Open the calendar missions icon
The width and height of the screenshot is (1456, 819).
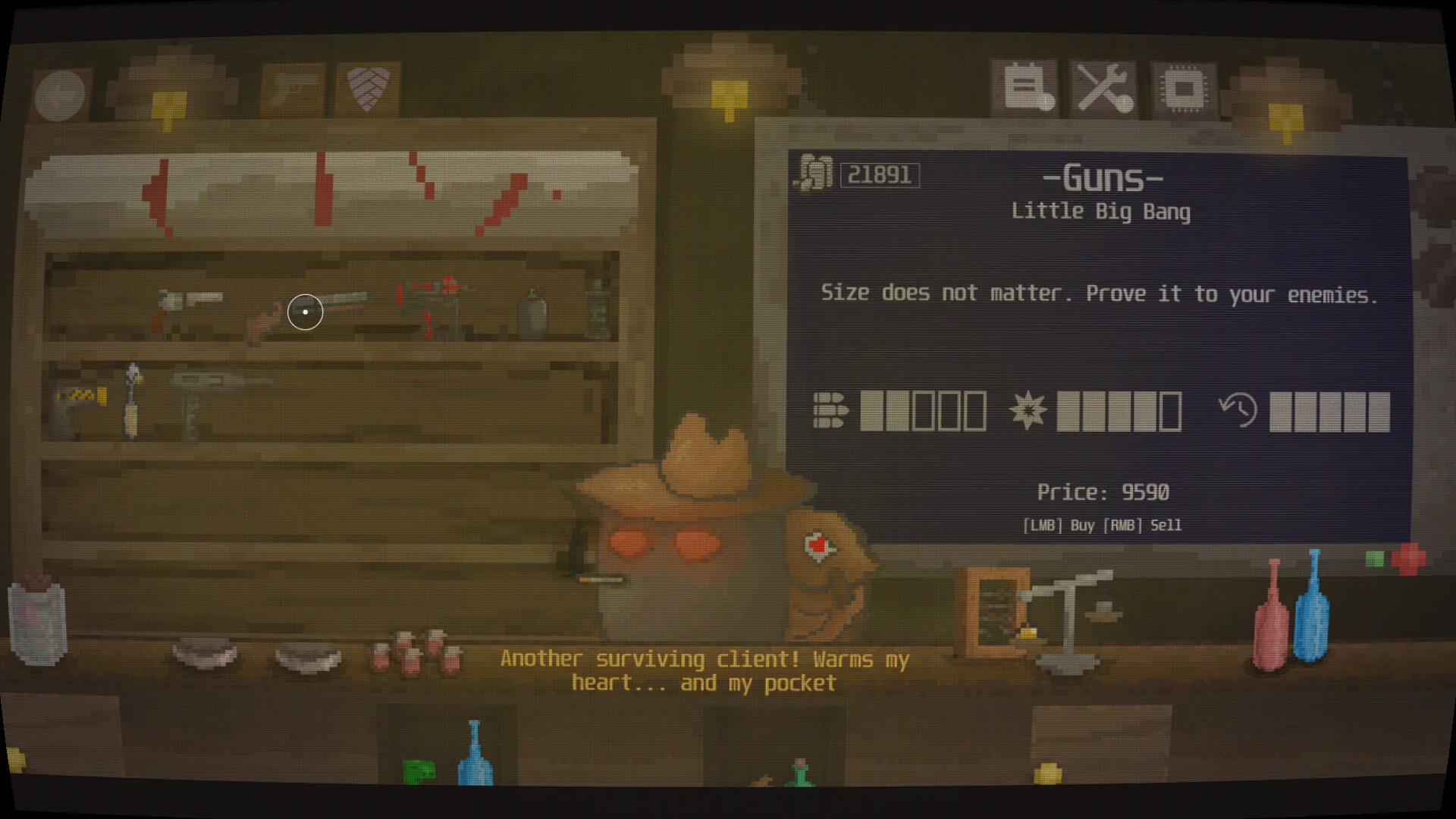[x=1026, y=88]
